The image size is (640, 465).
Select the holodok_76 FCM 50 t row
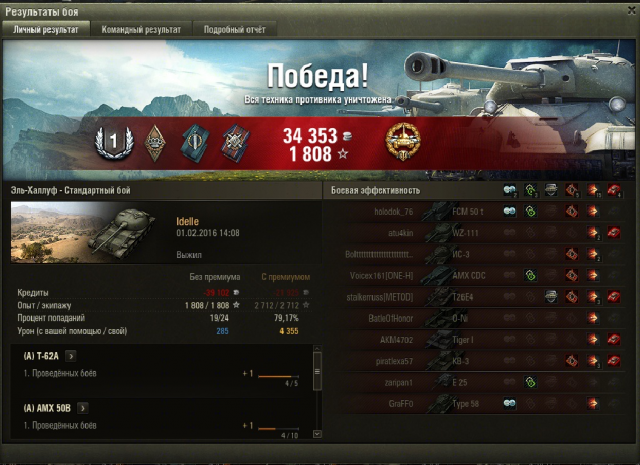click(480, 211)
